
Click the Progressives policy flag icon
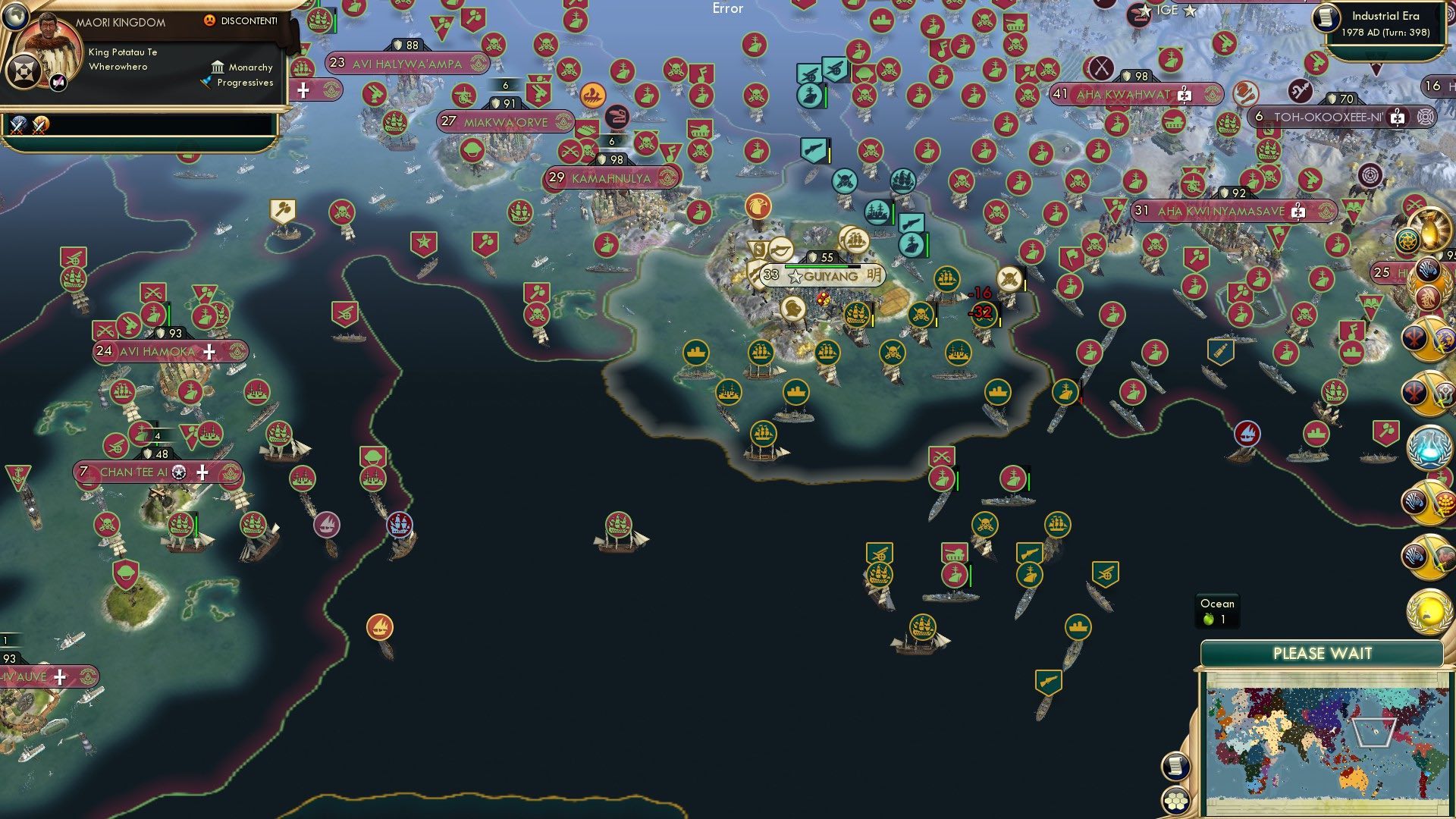click(x=206, y=85)
